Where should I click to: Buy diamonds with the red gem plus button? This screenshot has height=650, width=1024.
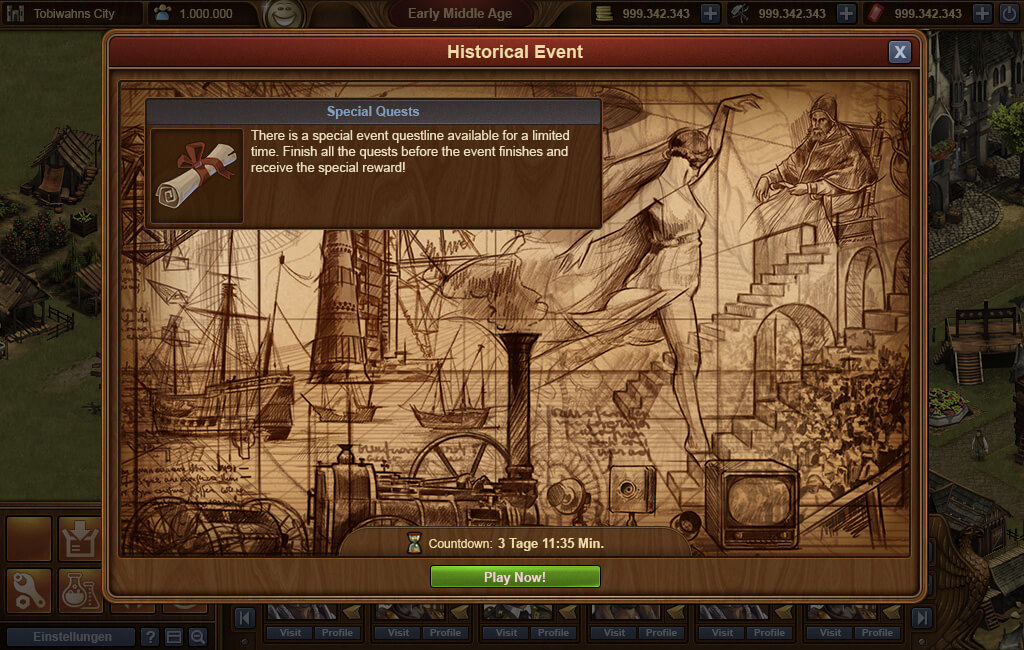tap(982, 14)
